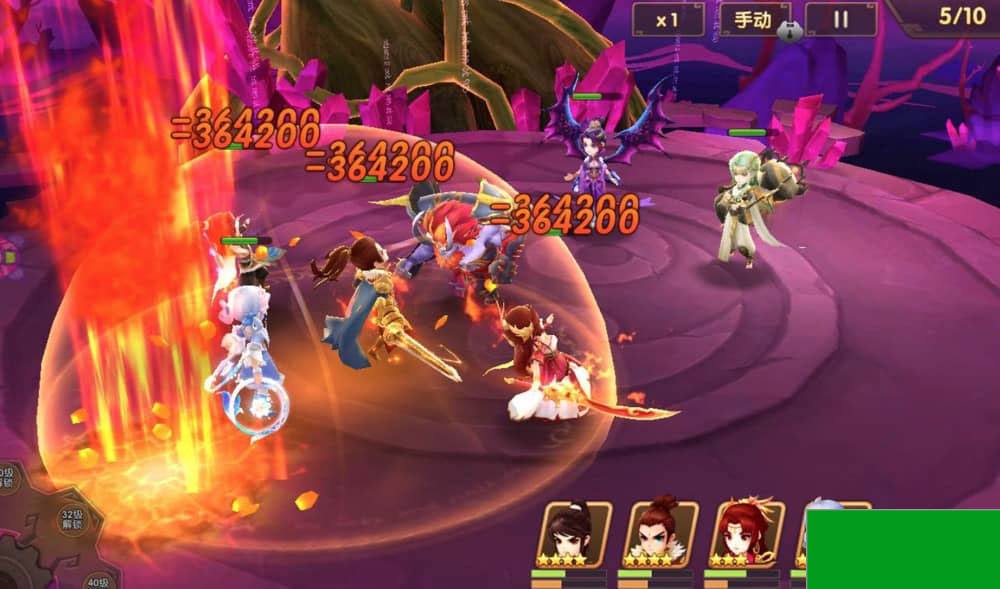Pause the battle
This screenshot has height=589, width=1000.
pos(841,19)
